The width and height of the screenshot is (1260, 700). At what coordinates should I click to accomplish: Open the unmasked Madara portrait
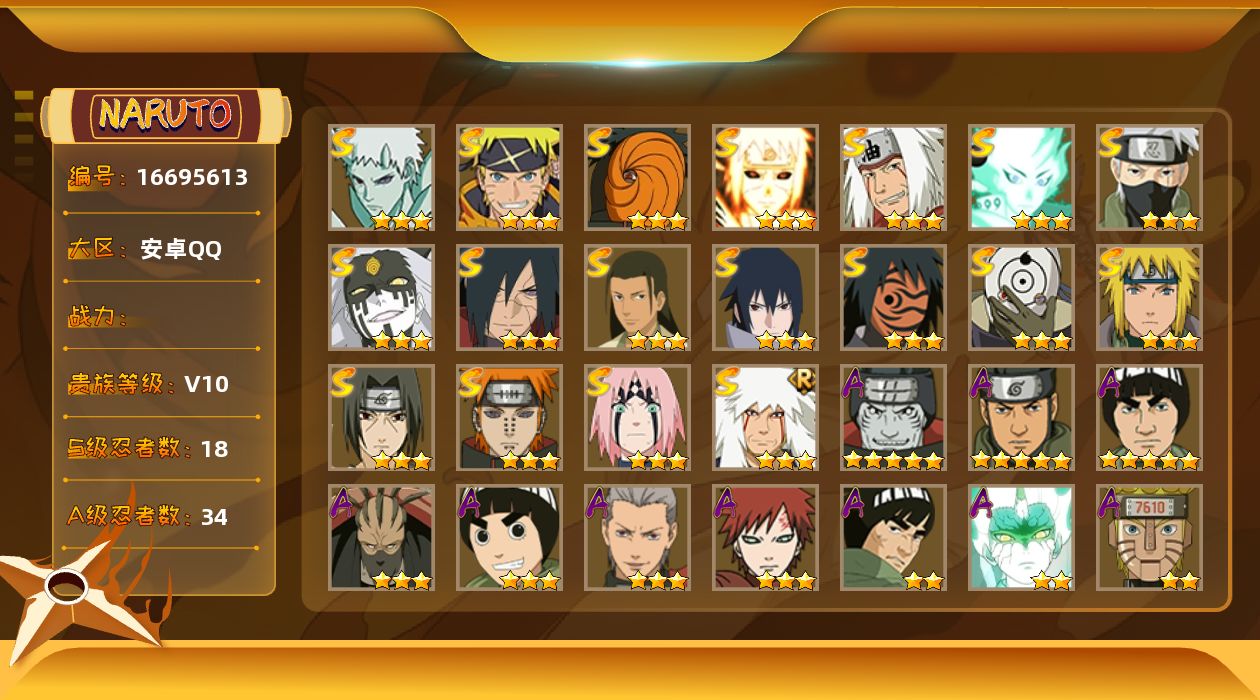pyautogui.click(x=509, y=297)
